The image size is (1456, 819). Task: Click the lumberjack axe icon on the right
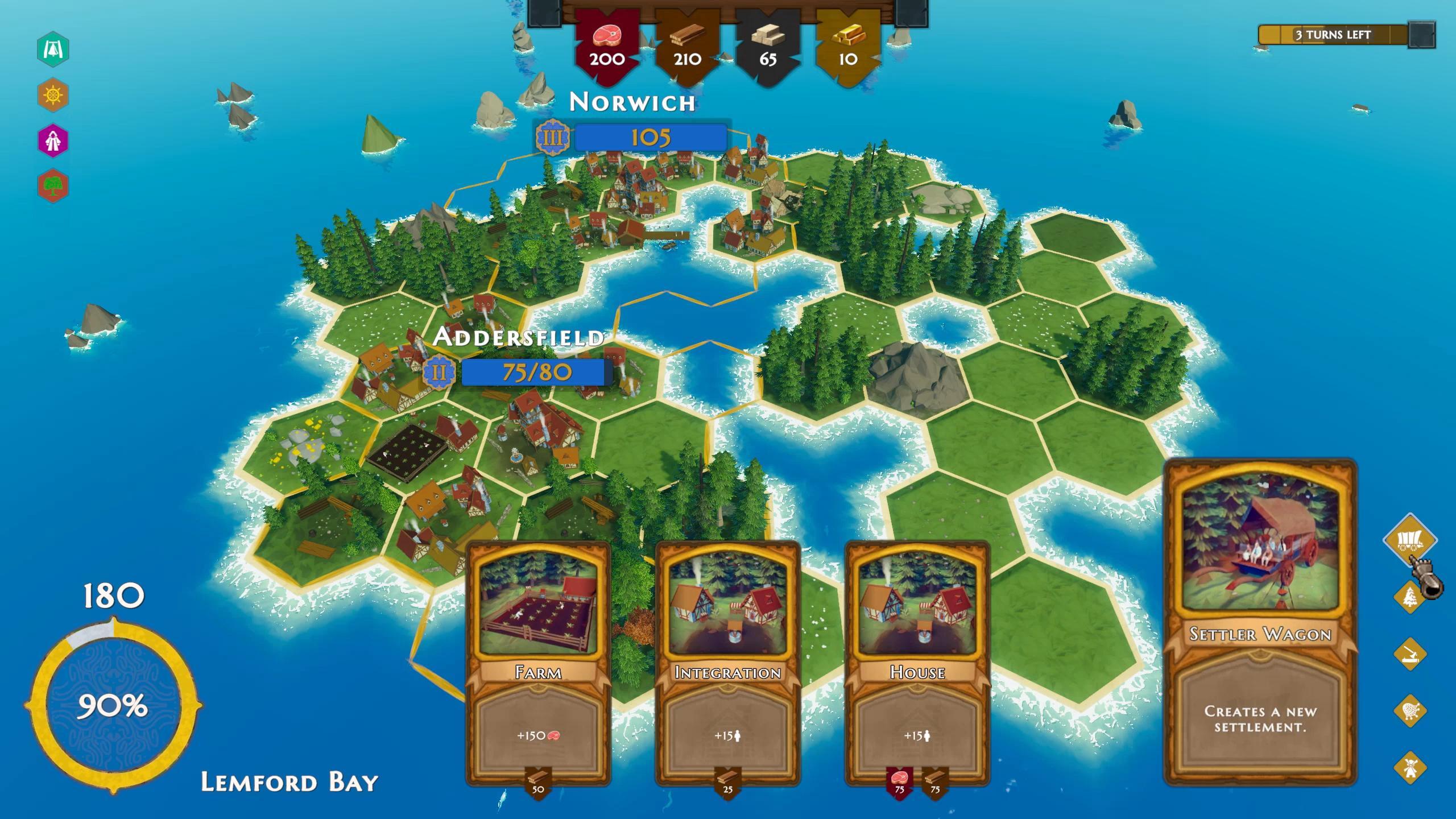click(1409, 653)
